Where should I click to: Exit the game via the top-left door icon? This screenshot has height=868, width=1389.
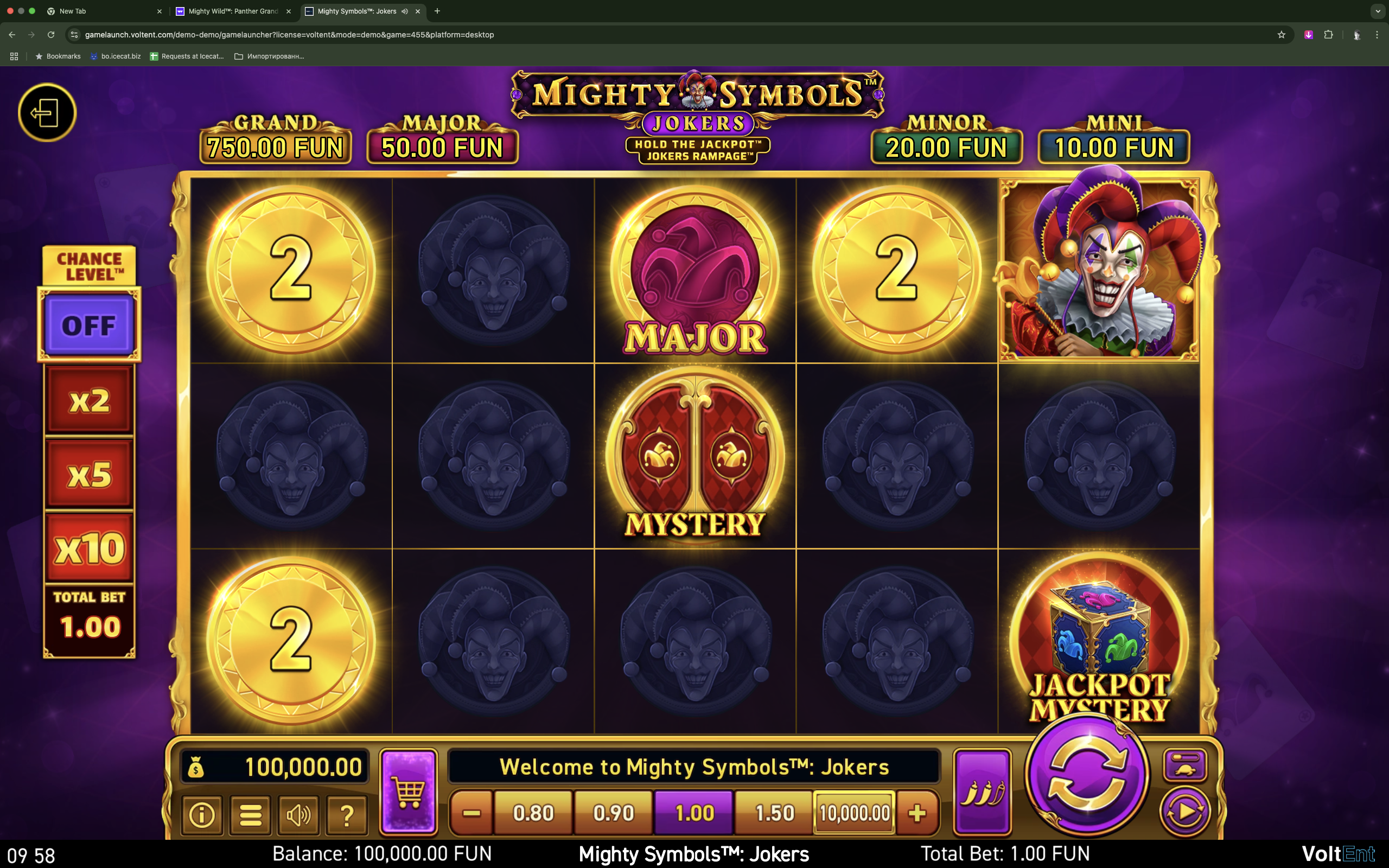click(x=48, y=112)
